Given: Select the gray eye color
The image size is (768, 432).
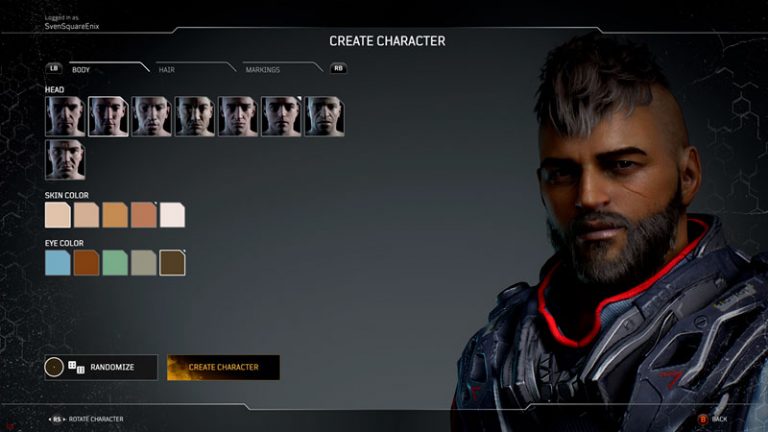Looking at the screenshot, I should (x=144, y=262).
